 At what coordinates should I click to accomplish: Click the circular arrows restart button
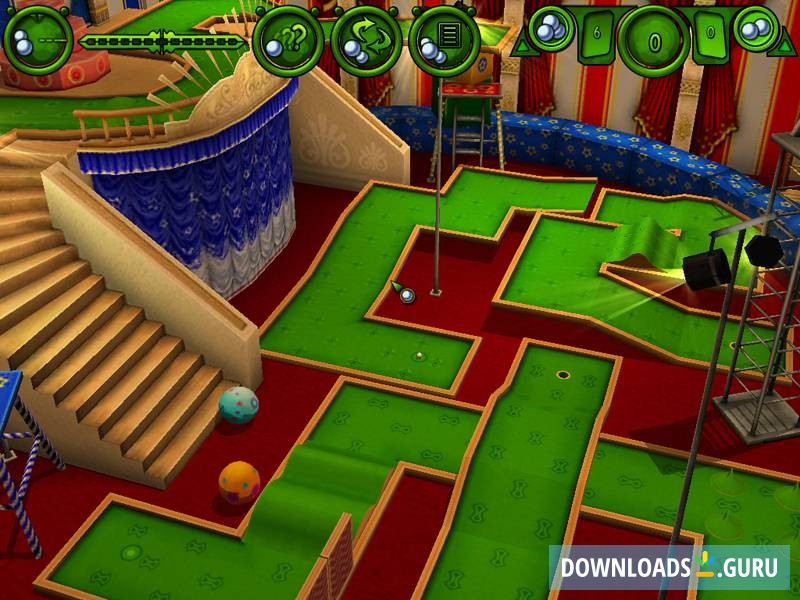point(366,41)
